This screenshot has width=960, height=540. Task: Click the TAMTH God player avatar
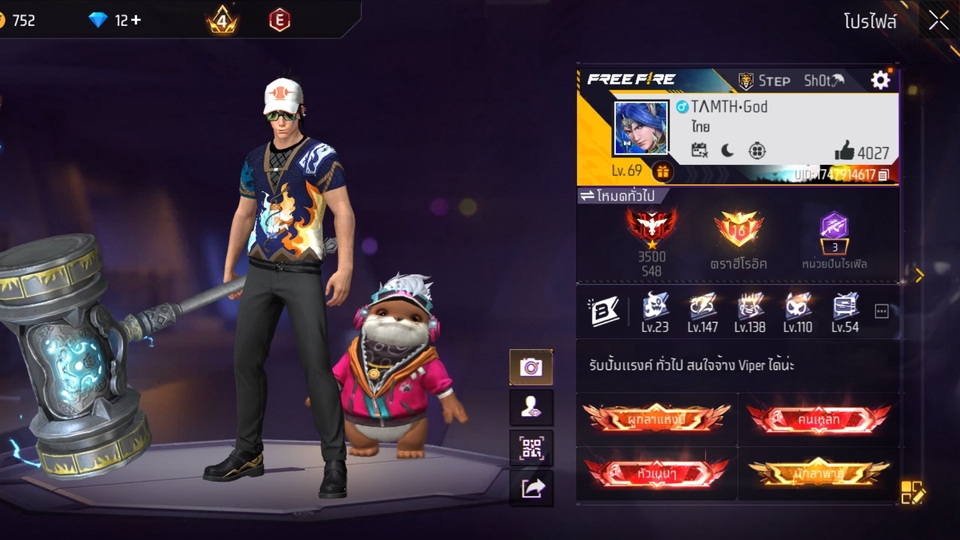point(641,128)
